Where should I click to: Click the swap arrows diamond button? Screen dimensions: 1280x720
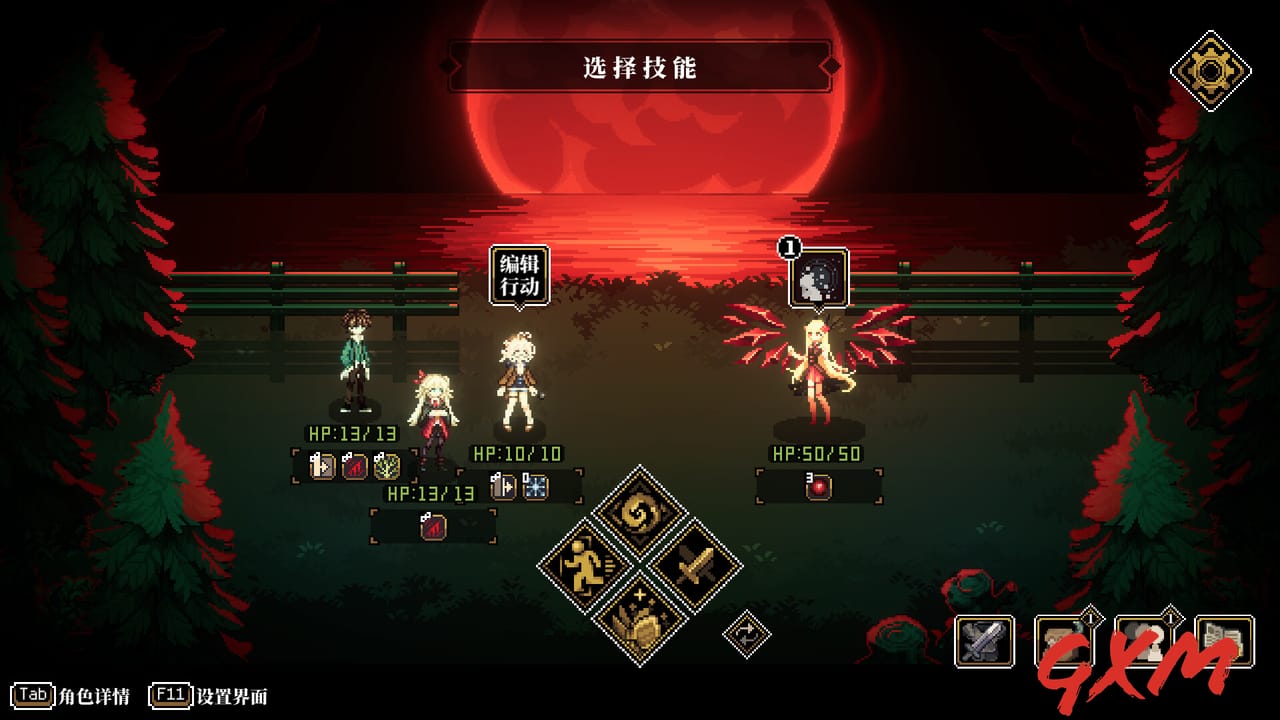pyautogui.click(x=747, y=634)
